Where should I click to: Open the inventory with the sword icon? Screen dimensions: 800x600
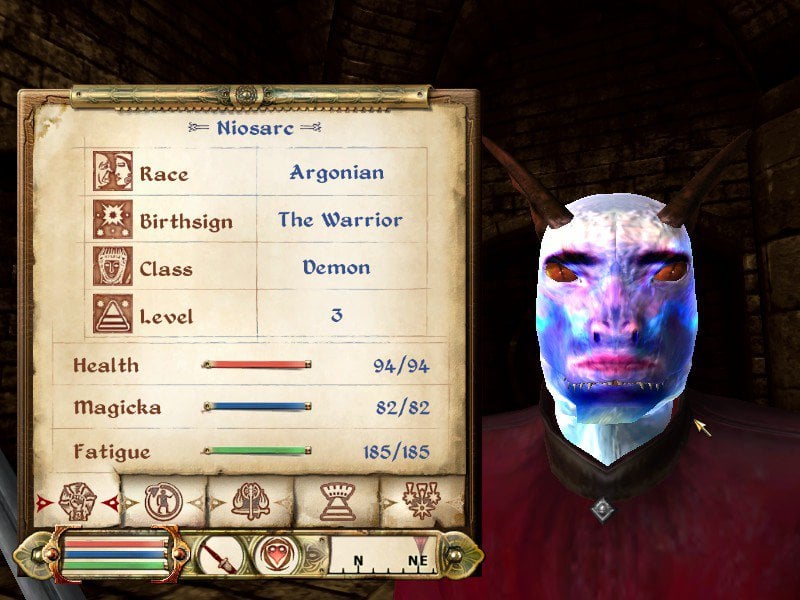pyautogui.click(x=221, y=554)
